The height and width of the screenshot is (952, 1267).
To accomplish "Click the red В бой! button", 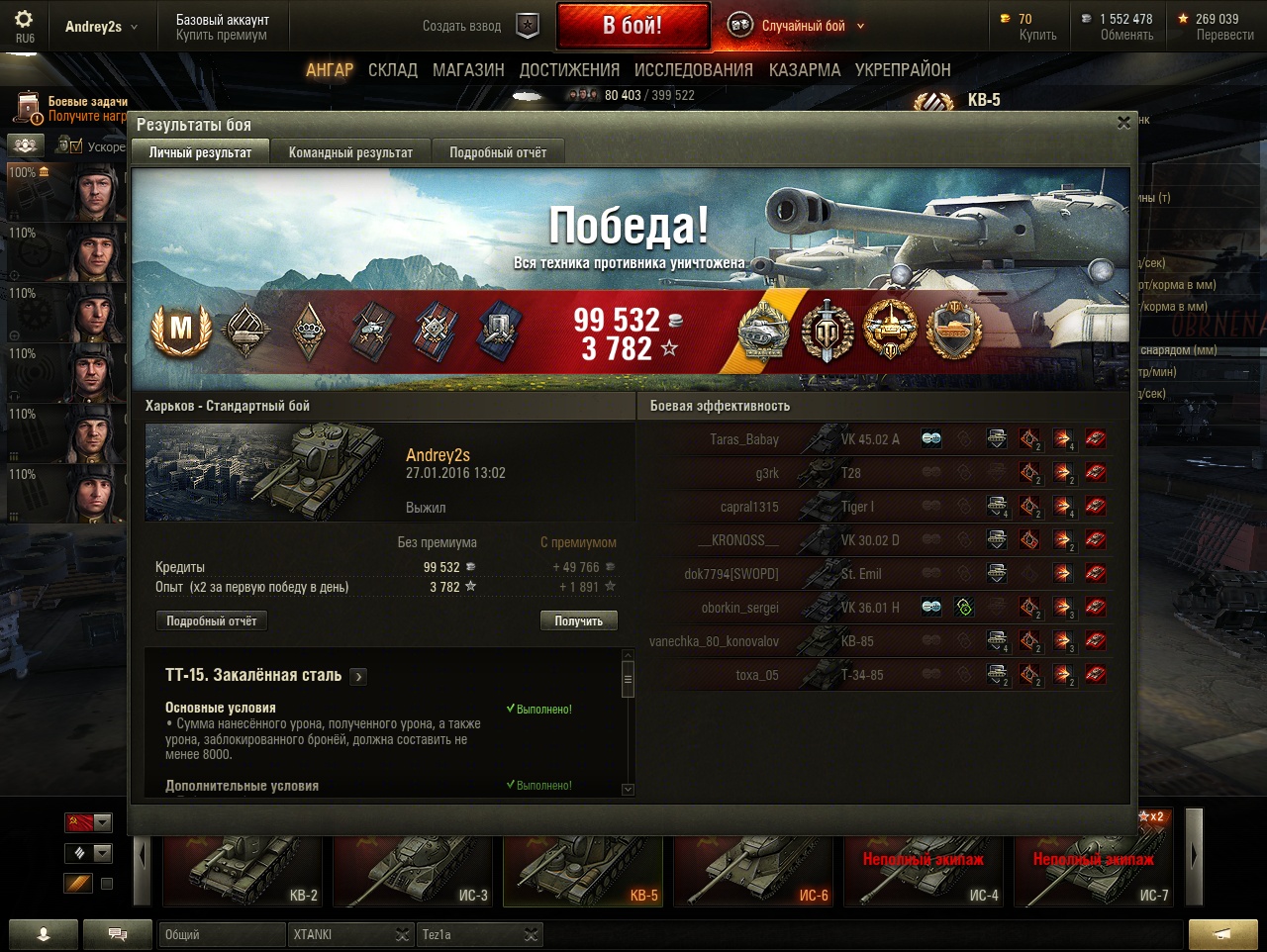I will (x=633, y=26).
